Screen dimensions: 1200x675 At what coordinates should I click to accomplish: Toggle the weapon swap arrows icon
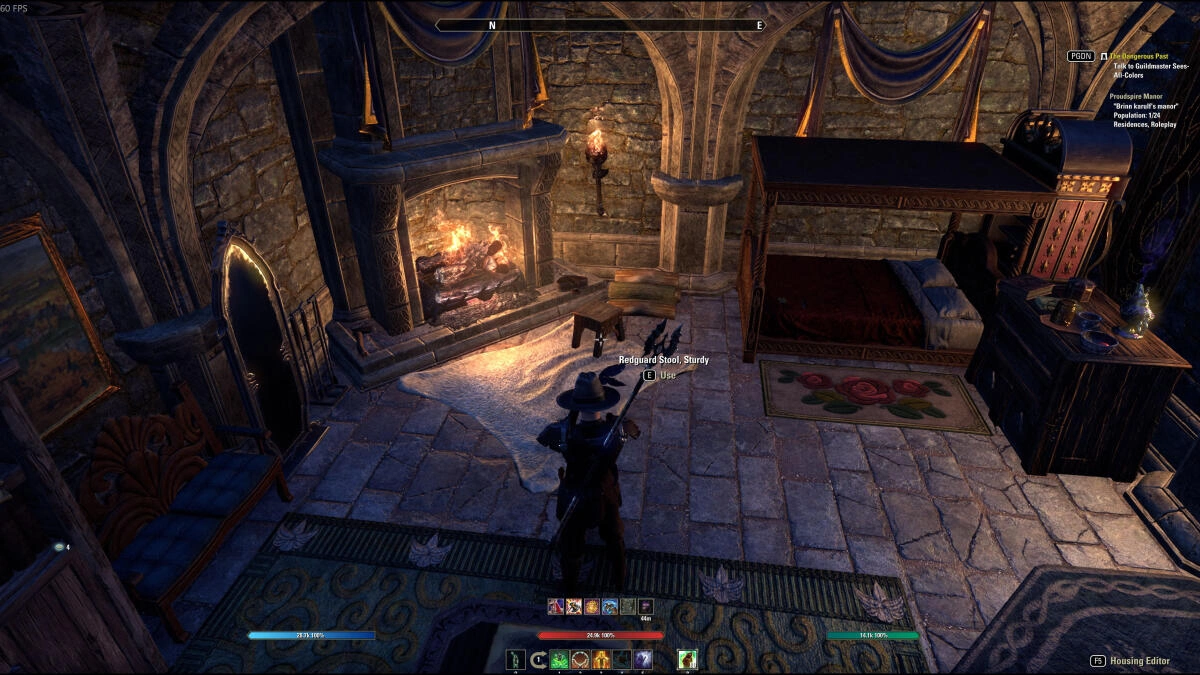(x=538, y=659)
